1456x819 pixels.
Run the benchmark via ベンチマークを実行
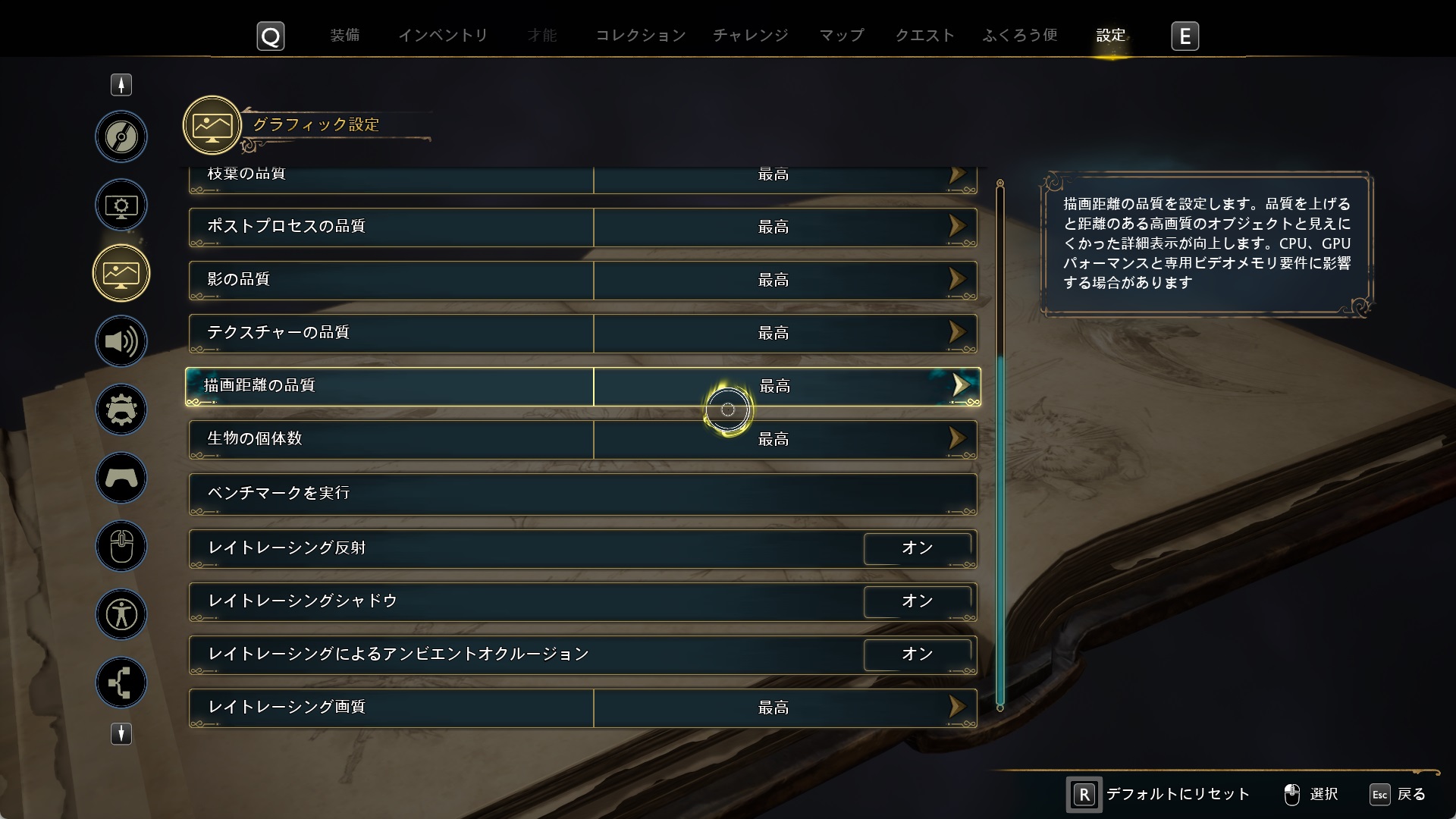(x=582, y=493)
